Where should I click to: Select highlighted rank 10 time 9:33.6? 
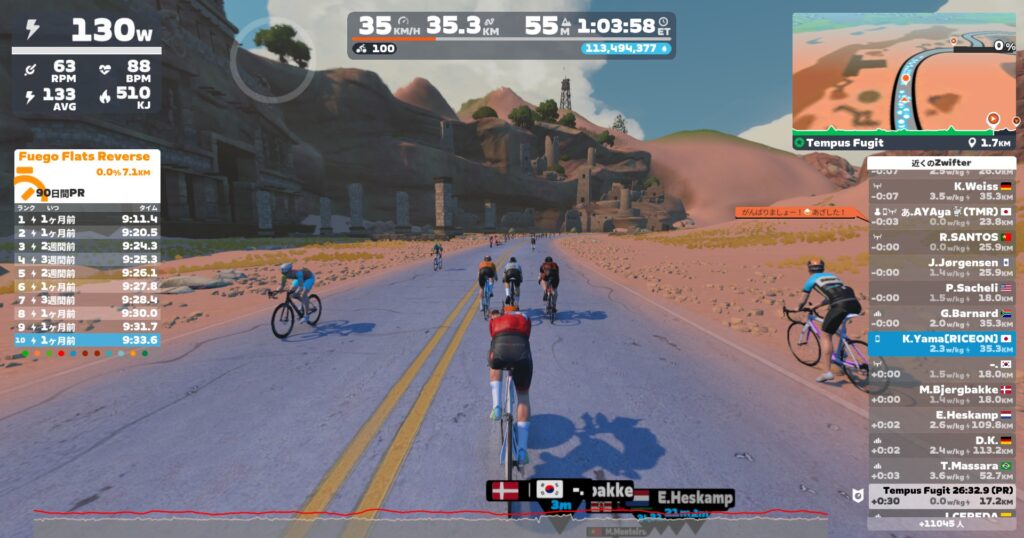coord(87,339)
